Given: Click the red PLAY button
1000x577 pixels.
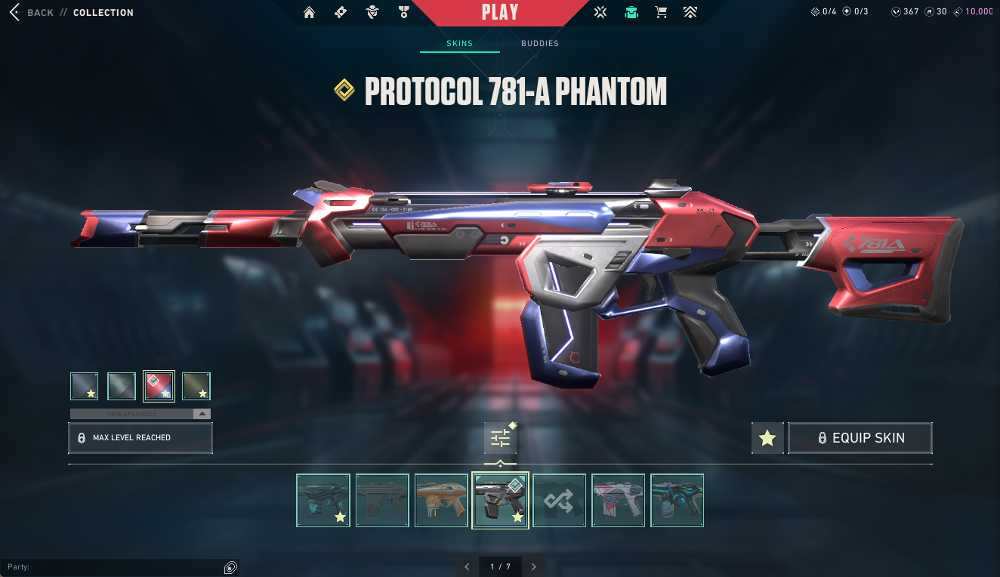Looking at the screenshot, I should coord(499,13).
